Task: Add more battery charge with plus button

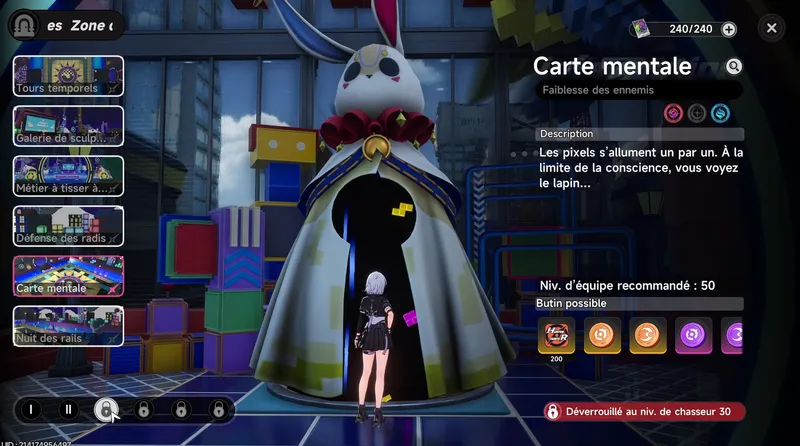Action: pyautogui.click(x=729, y=29)
